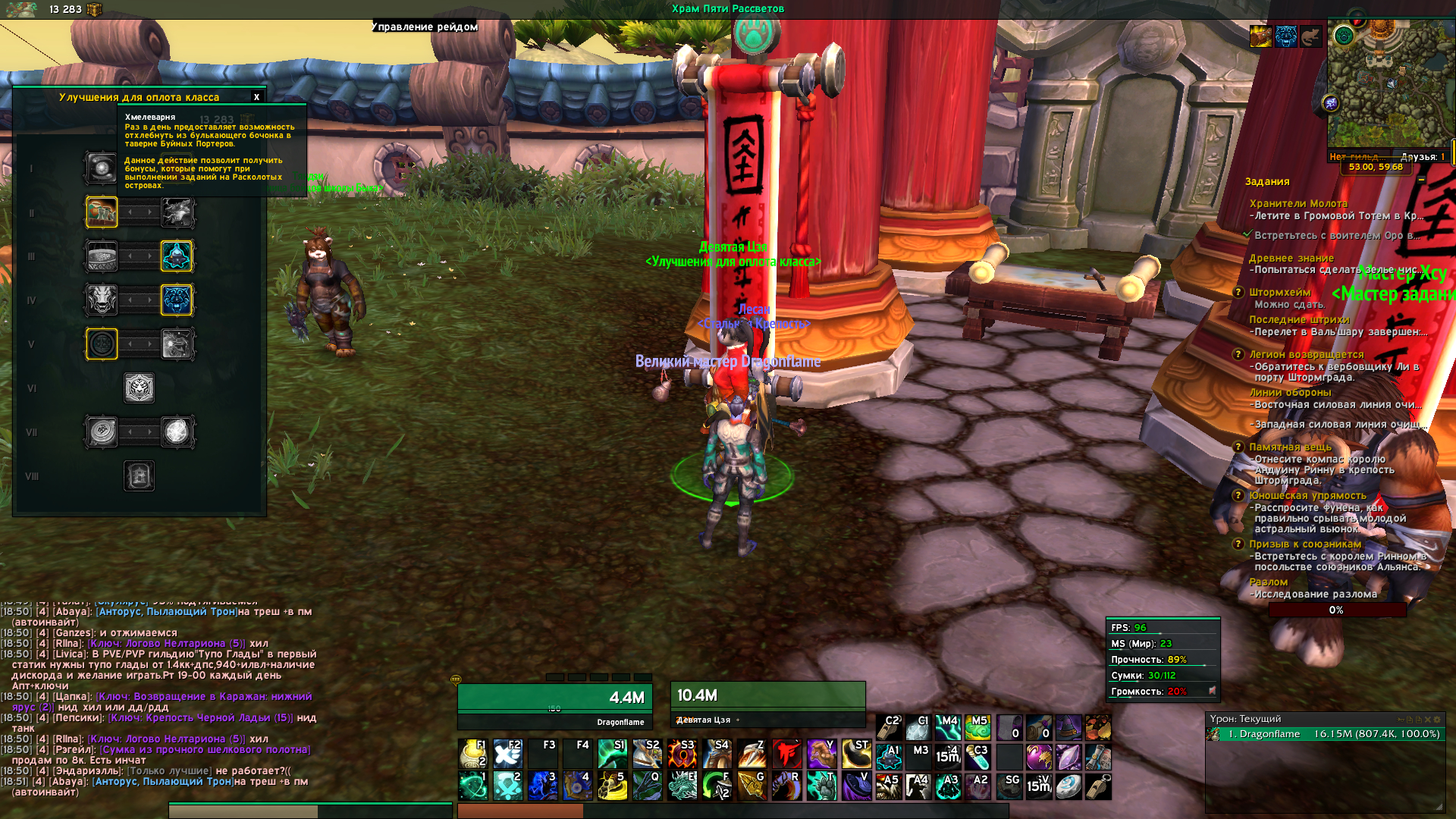The width and height of the screenshot is (1456, 819).
Task: Click the green paw class hall minimap button
Action: pos(1344,36)
